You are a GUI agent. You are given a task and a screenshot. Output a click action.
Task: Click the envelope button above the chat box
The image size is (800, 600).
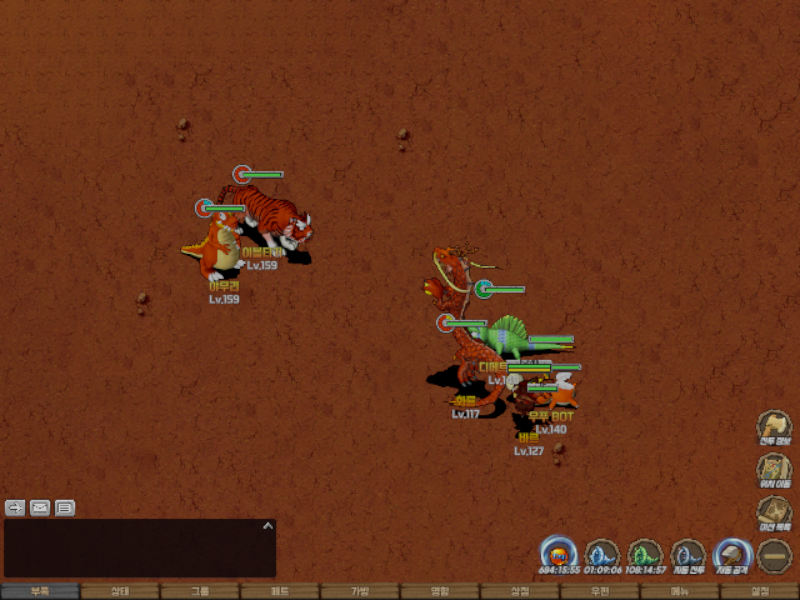pyautogui.click(x=40, y=507)
